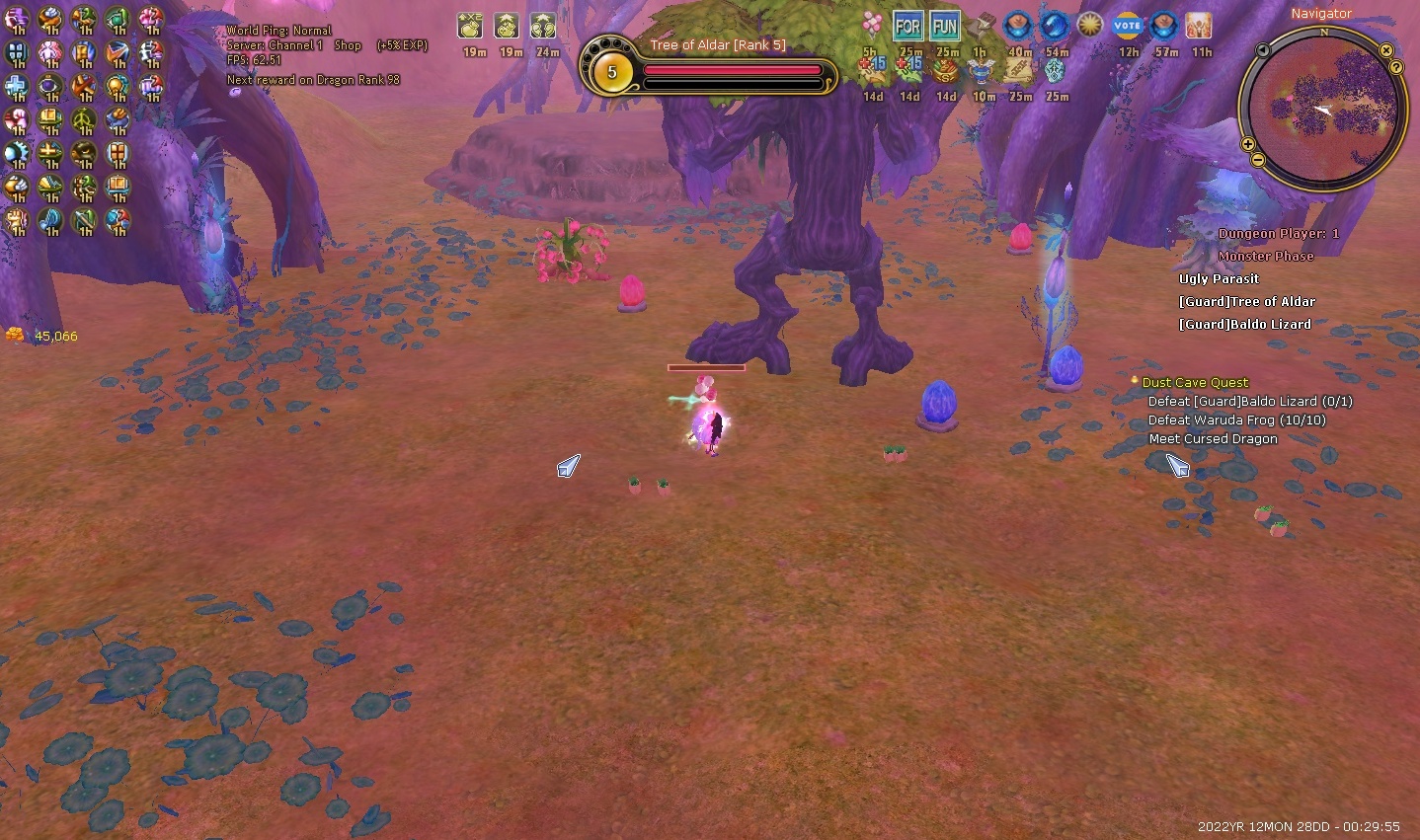This screenshot has width=1420, height=840.
Task: Open the Shop link in server info
Action: pos(348,45)
